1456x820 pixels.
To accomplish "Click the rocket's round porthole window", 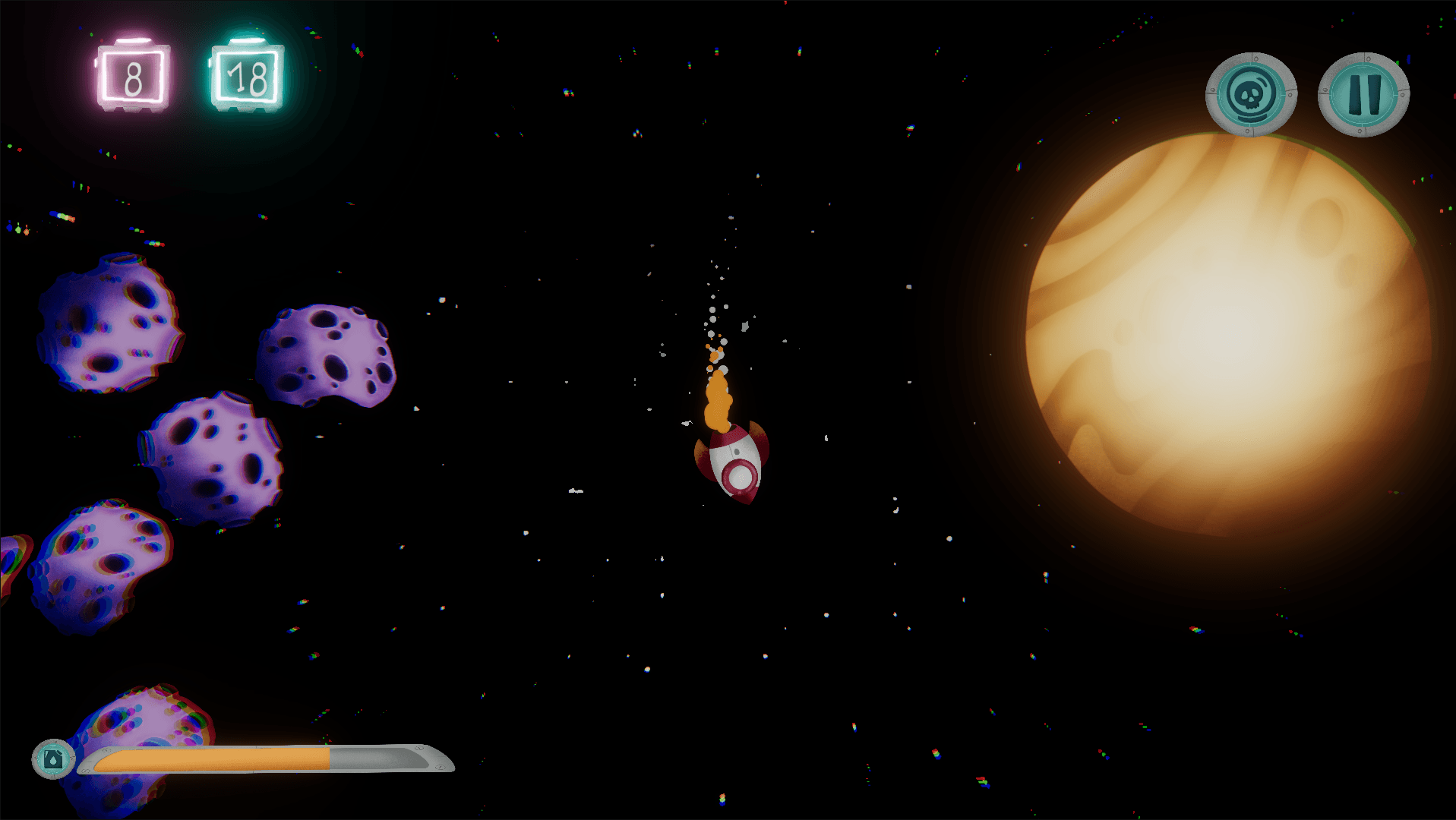I will pyautogui.click(x=739, y=477).
